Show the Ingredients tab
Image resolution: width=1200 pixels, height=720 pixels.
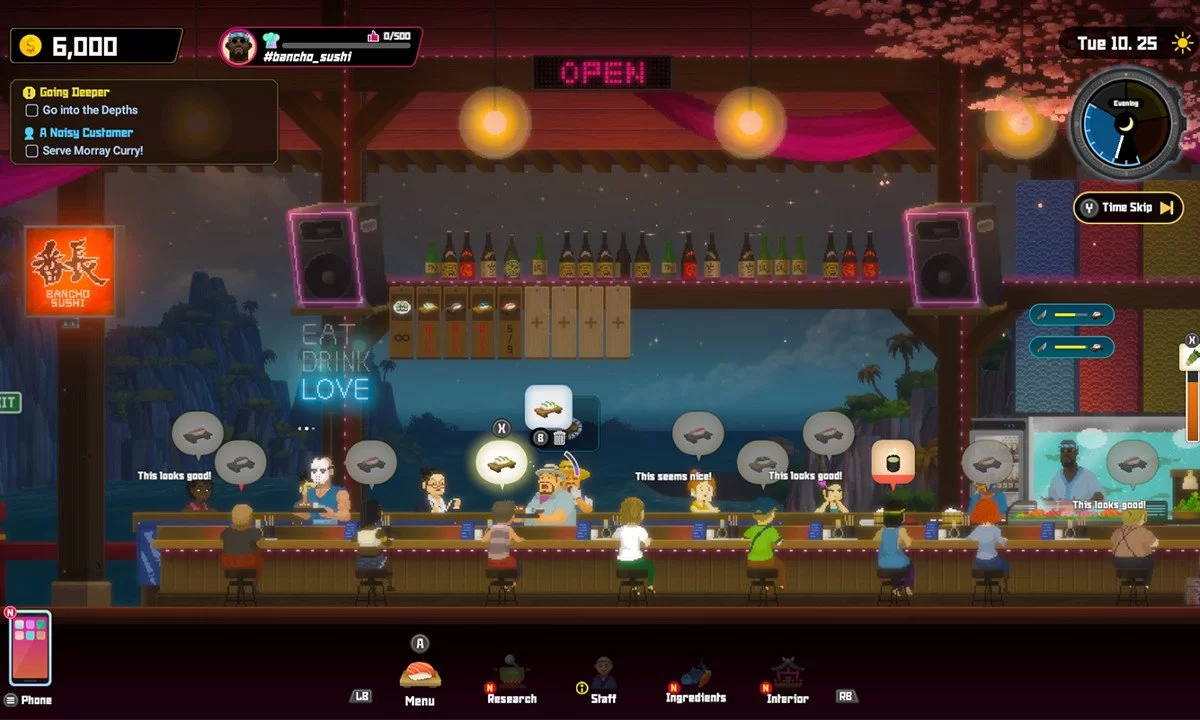[695, 677]
